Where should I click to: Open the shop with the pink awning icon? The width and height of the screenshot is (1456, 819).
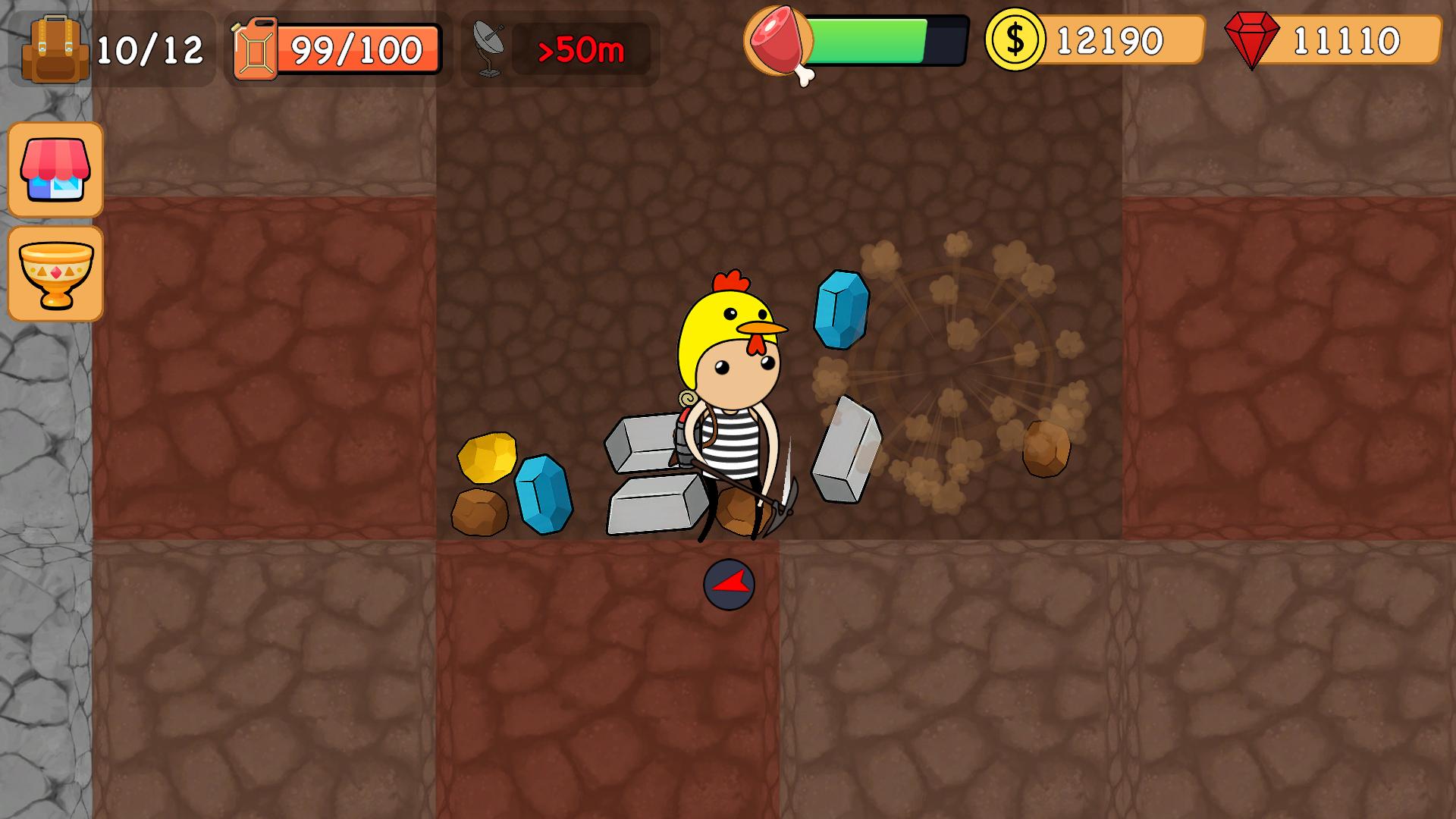point(55,170)
